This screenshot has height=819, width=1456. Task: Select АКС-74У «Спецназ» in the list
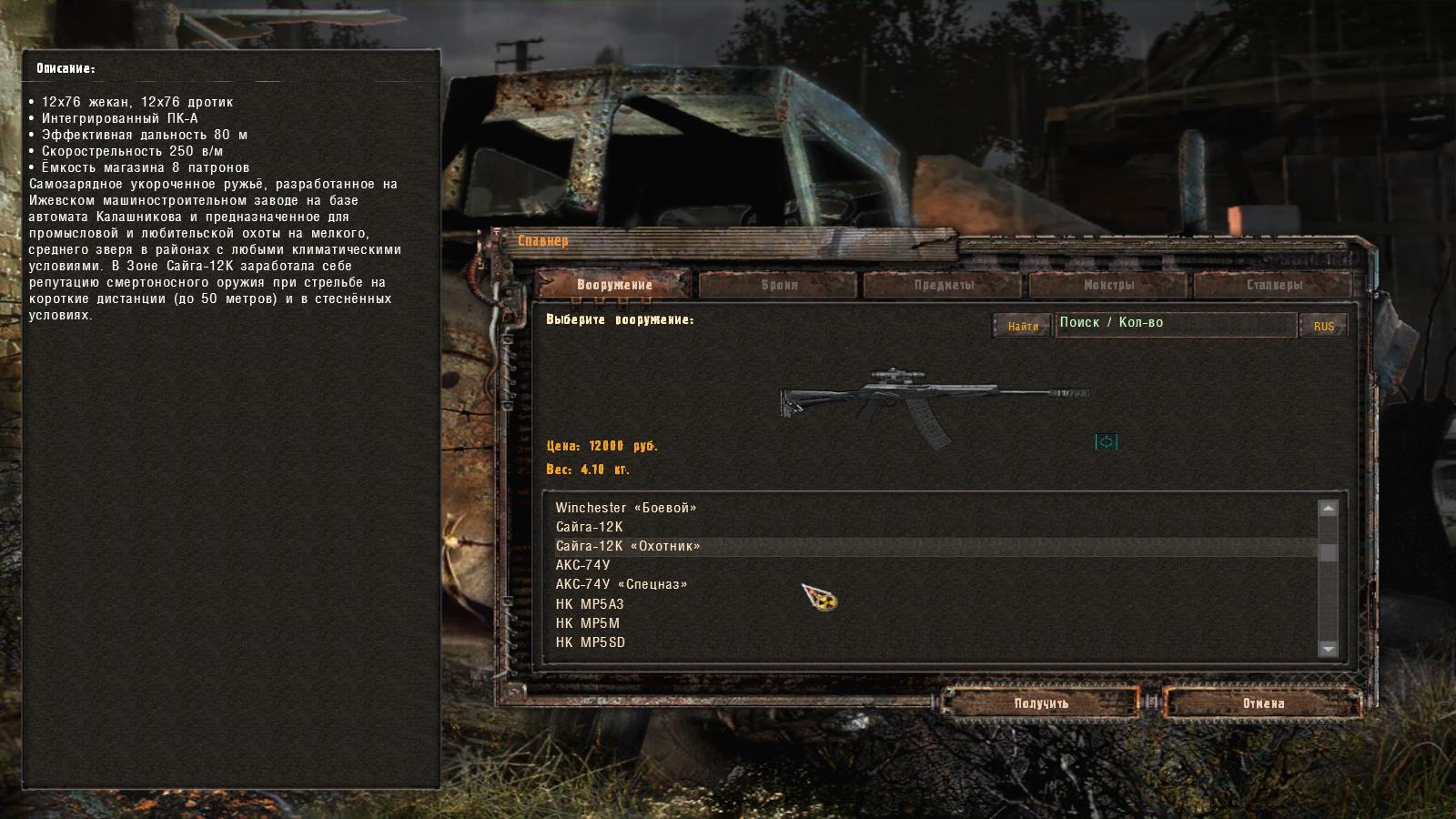point(622,584)
